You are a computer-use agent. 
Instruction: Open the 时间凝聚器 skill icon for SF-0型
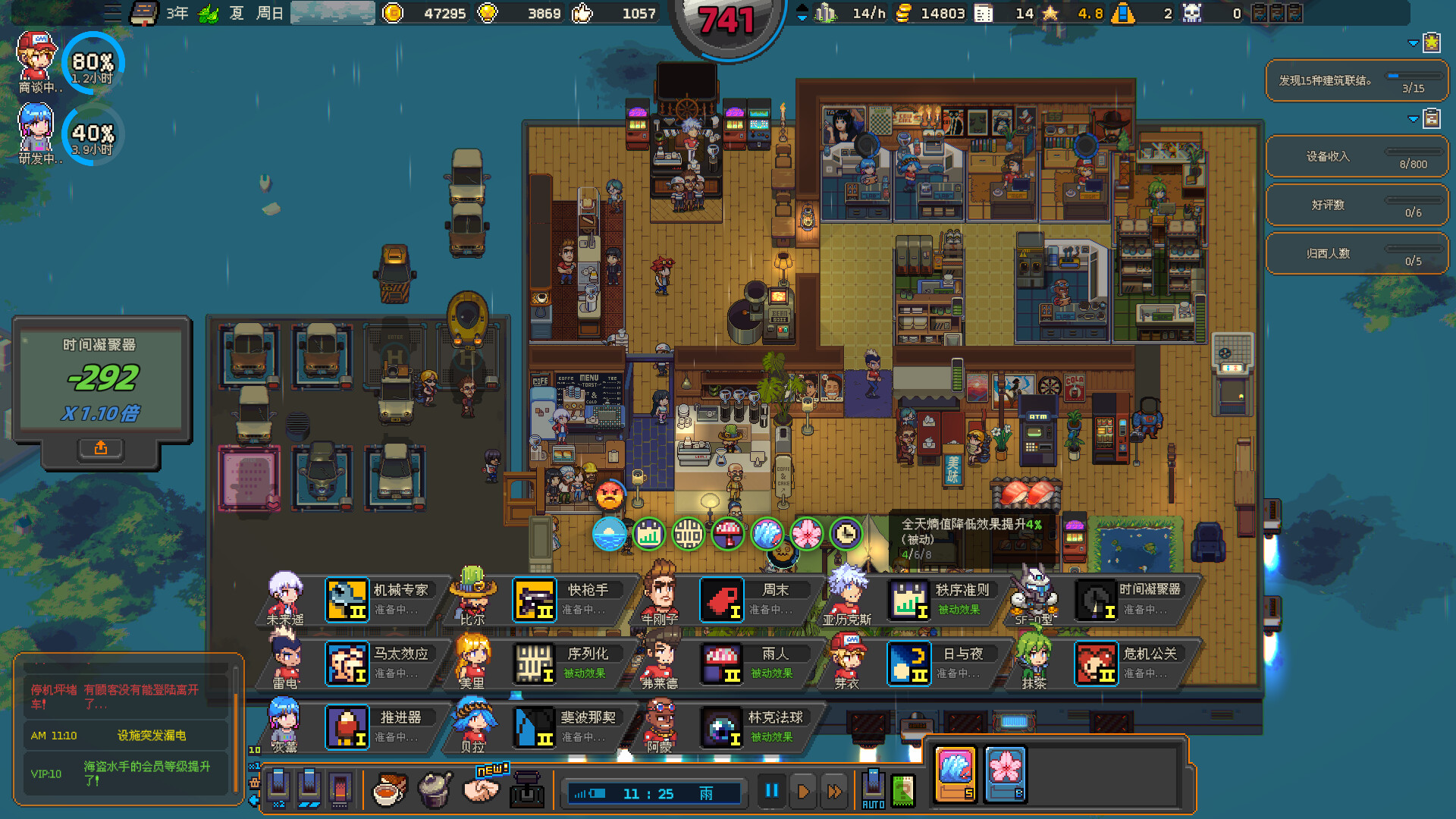coord(1097,599)
